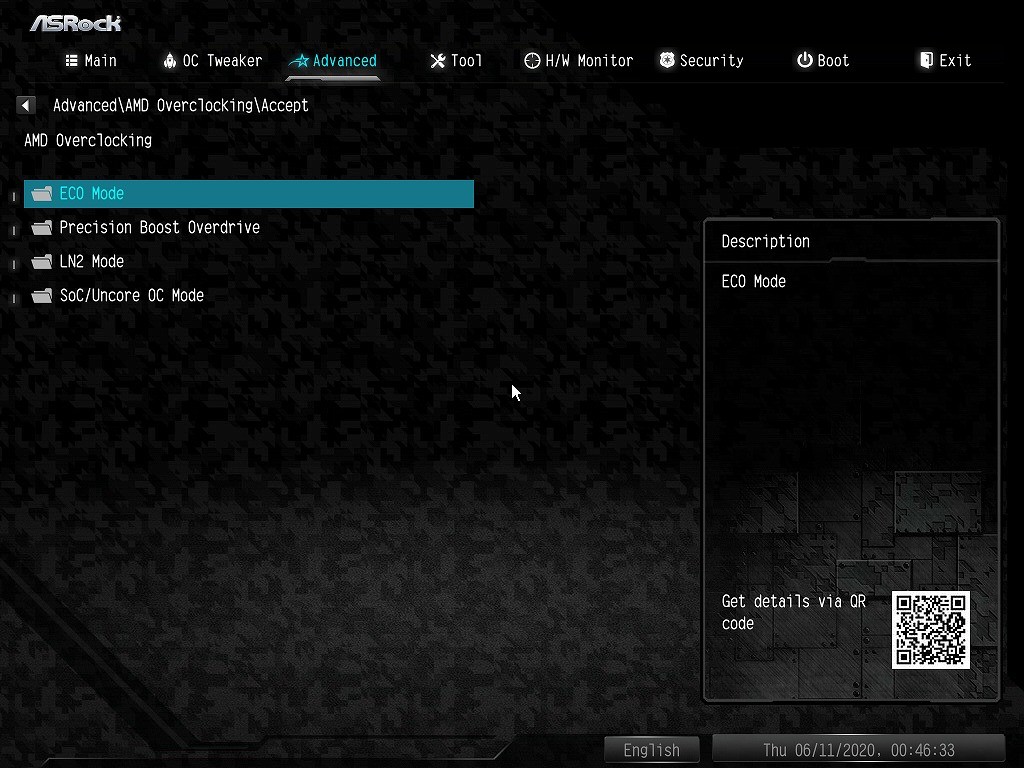The width and height of the screenshot is (1024, 768).
Task: Choose SoC/Uncore OC Mode
Action: (x=131, y=296)
